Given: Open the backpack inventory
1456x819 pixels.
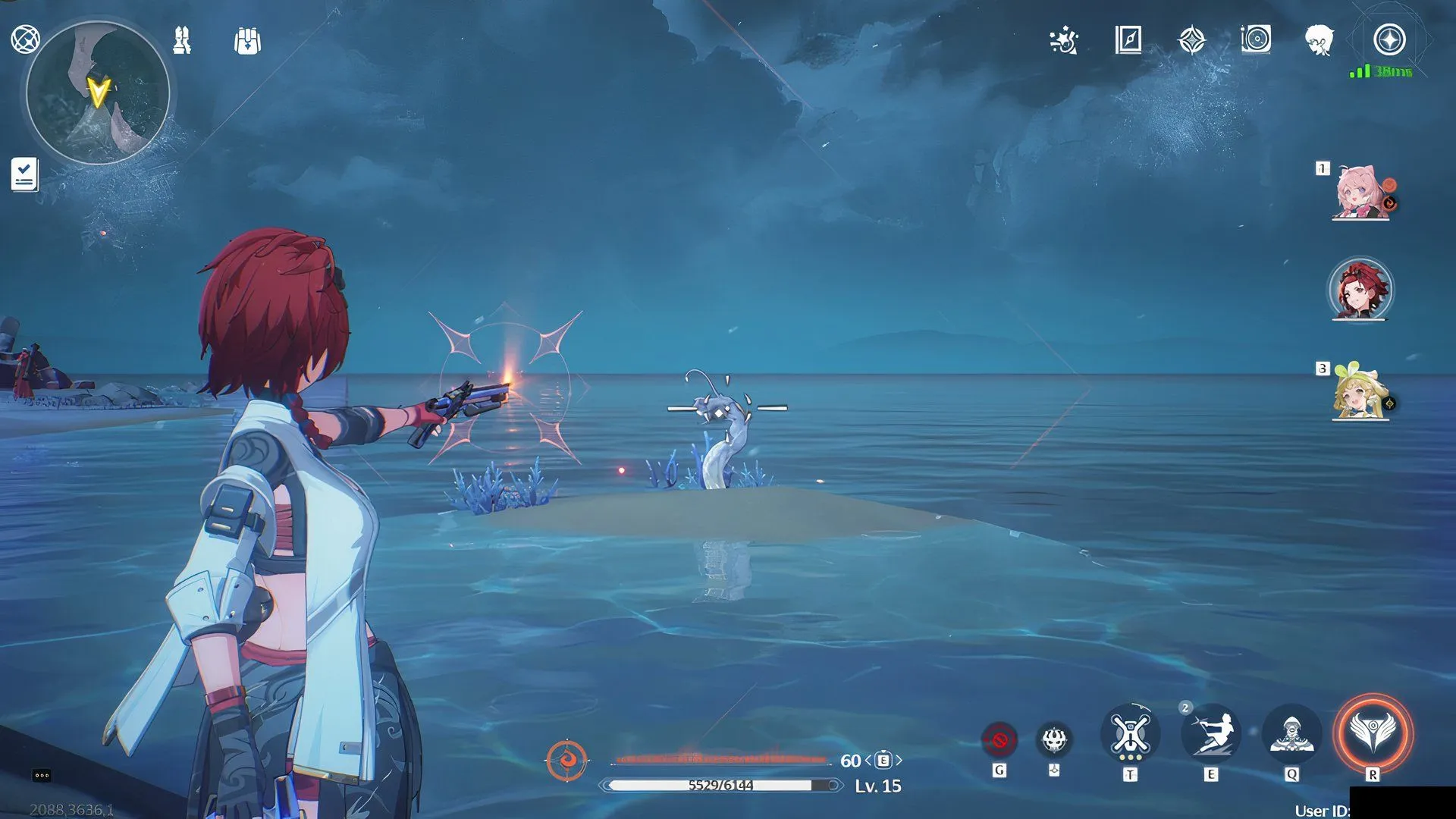Looking at the screenshot, I should click(247, 41).
